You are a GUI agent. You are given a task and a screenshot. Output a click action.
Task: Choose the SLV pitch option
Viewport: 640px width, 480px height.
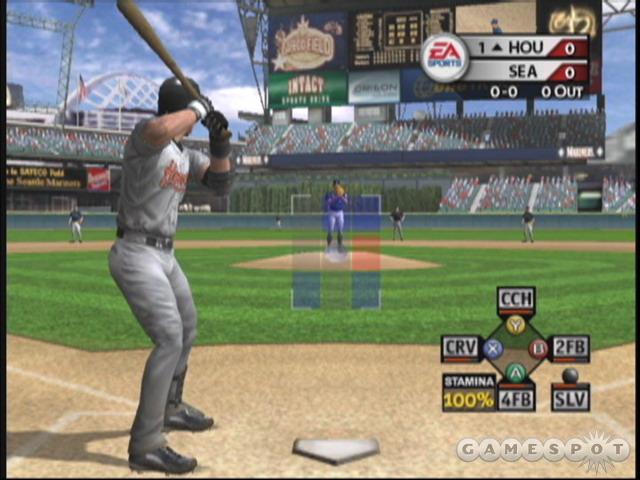570,398
